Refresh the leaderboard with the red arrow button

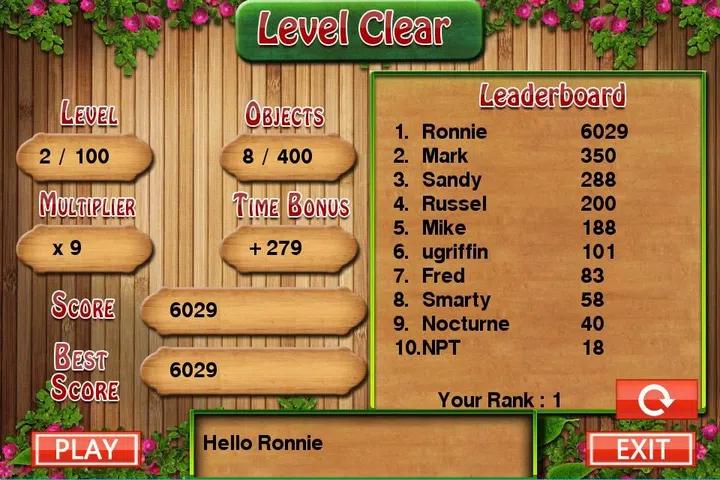click(656, 399)
